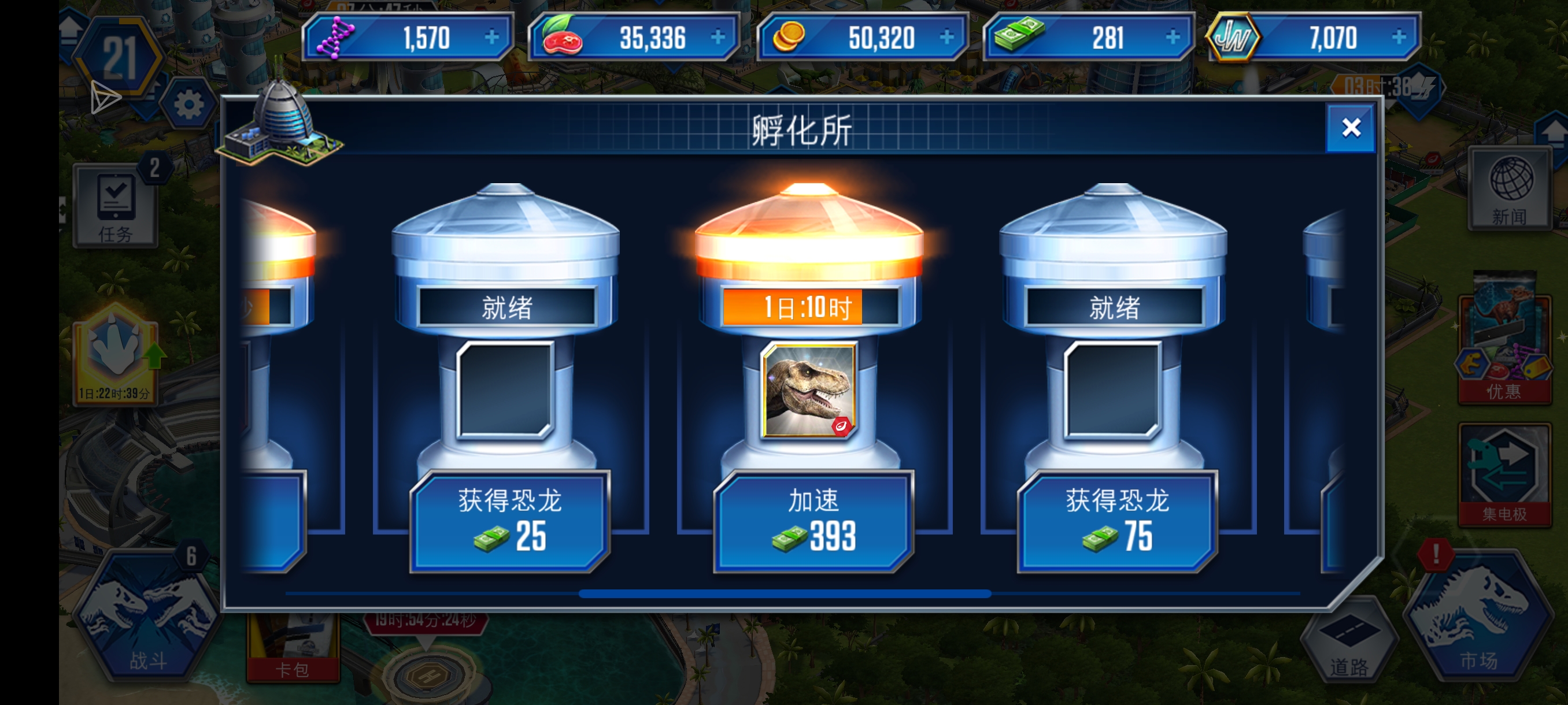Screen dimensions: 1568x705
Task: Open the missions (任务) panel
Action: coord(116,206)
